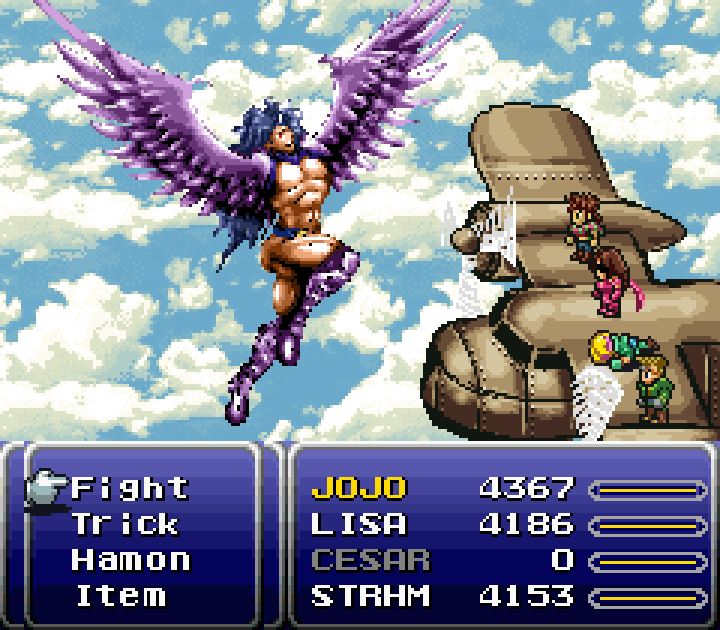This screenshot has height=630, width=720.
Task: Select knocked-out CESAR in the party list
Action: [370, 560]
